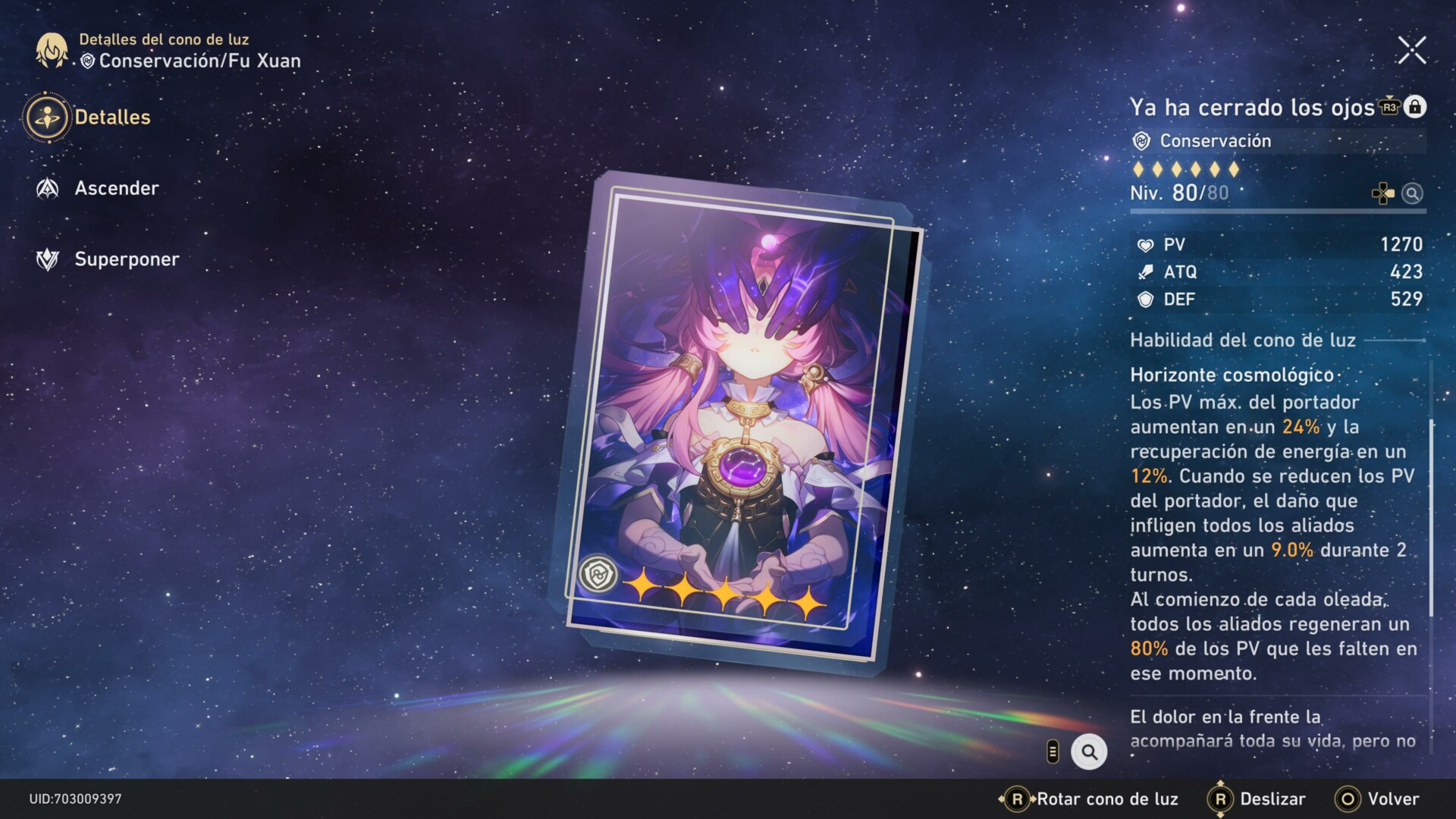This screenshot has width=1456, height=819.
Task: Open the white magnifying glass view button
Action: pos(1089,752)
